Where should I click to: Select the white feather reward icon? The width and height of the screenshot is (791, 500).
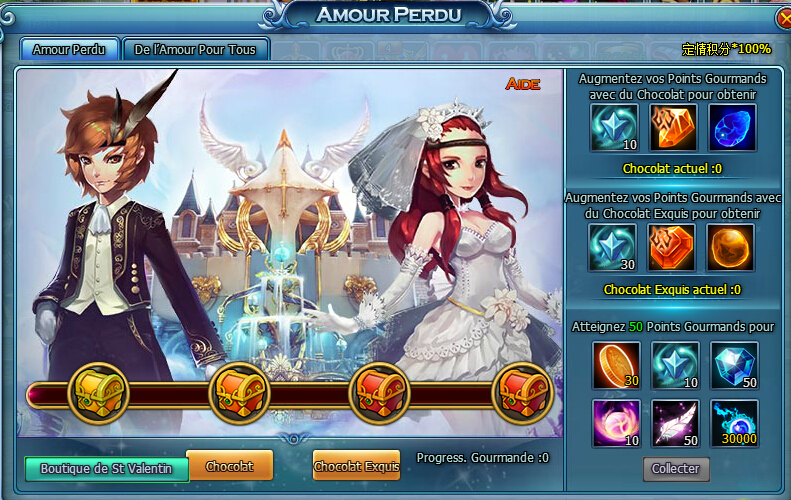[675, 422]
